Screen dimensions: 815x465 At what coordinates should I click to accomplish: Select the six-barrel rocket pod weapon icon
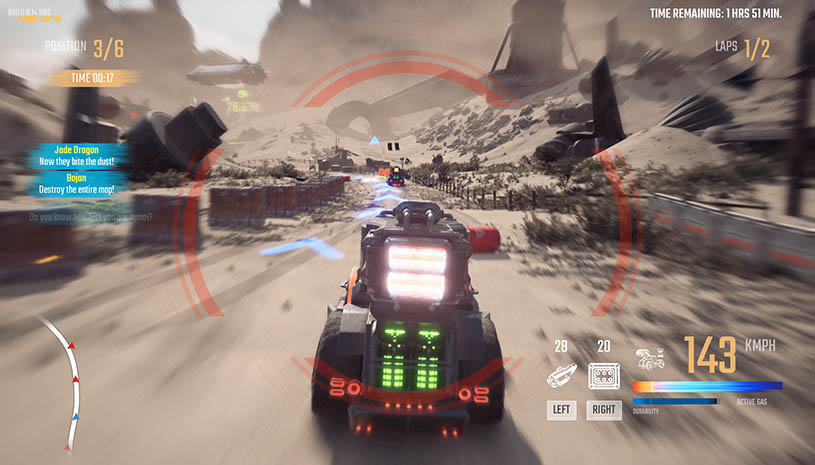point(604,376)
